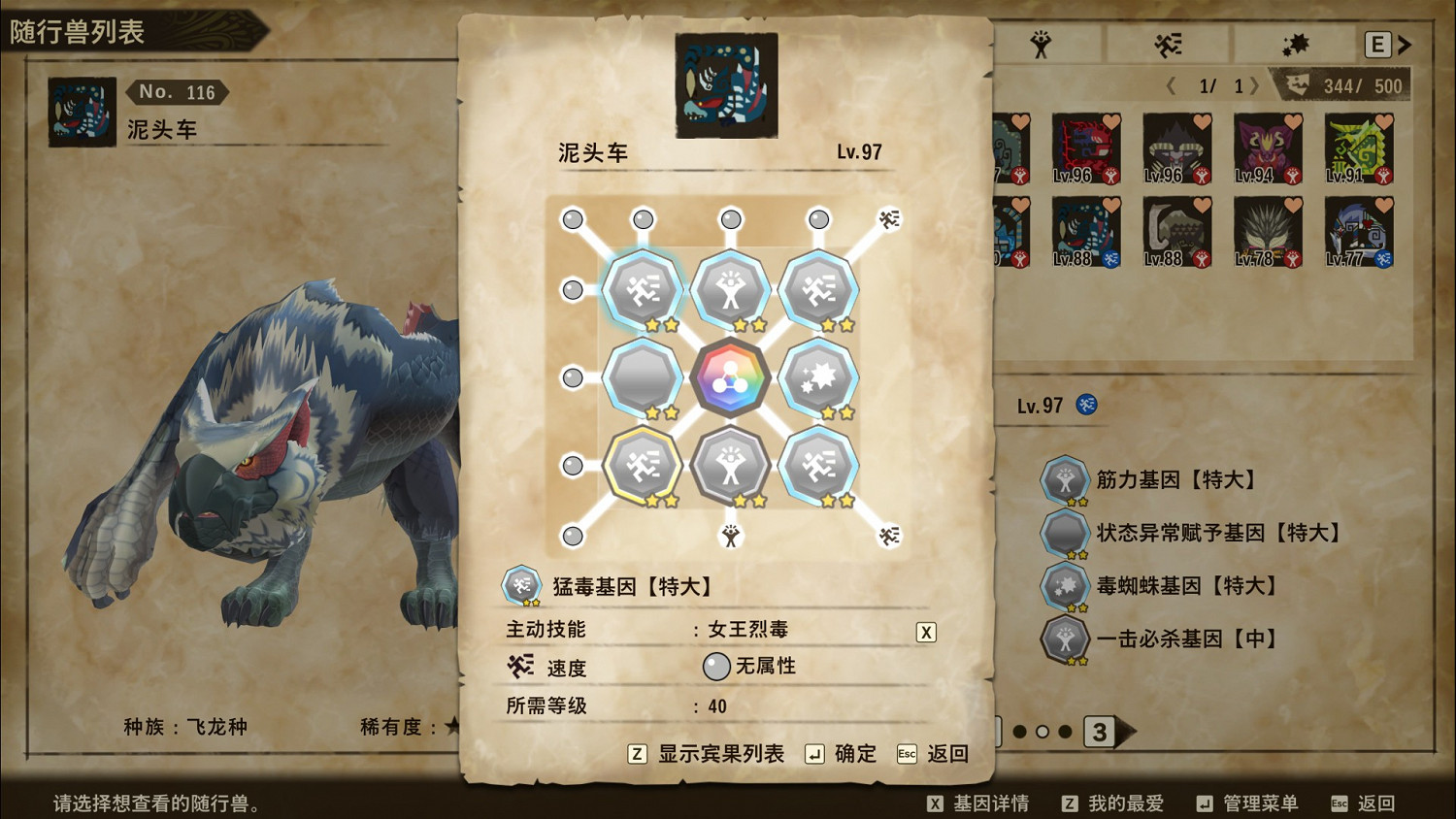The image size is (1456, 819).
Task: Click the 状态异常赋予基因【特大】icon
Action: [x=1066, y=533]
